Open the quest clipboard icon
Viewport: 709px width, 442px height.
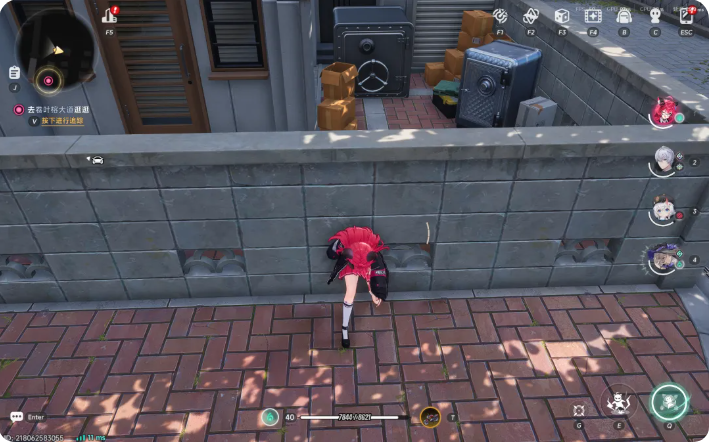pyautogui.click(x=14, y=72)
